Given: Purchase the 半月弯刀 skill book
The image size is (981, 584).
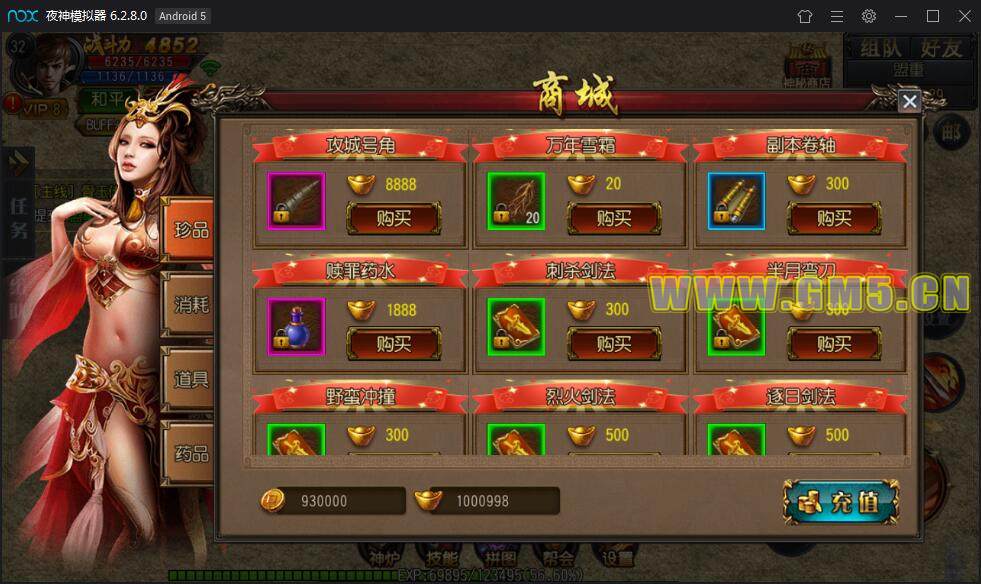Looking at the screenshot, I should click(x=833, y=344).
